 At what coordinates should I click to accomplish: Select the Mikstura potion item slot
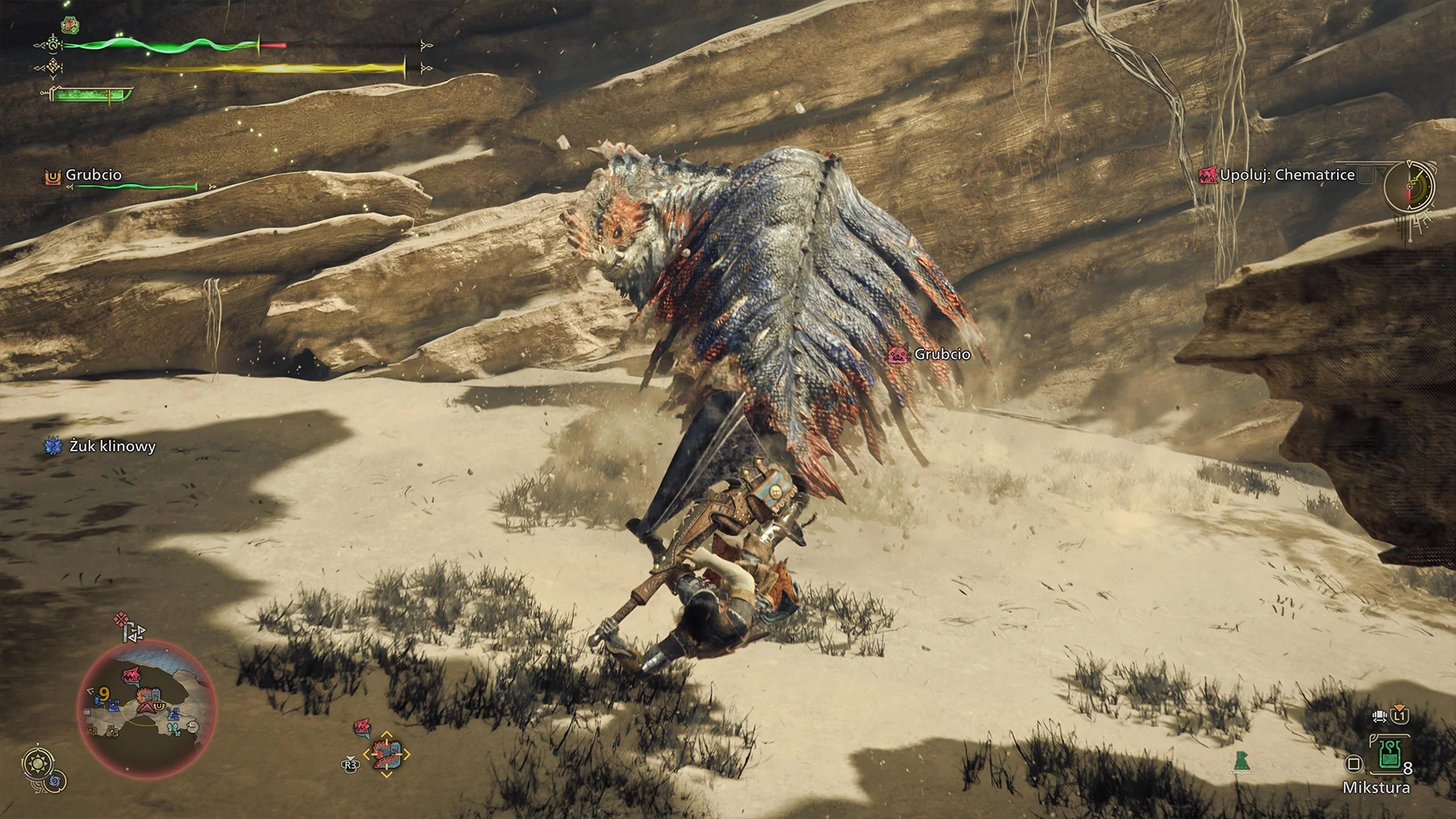pos(1390,754)
